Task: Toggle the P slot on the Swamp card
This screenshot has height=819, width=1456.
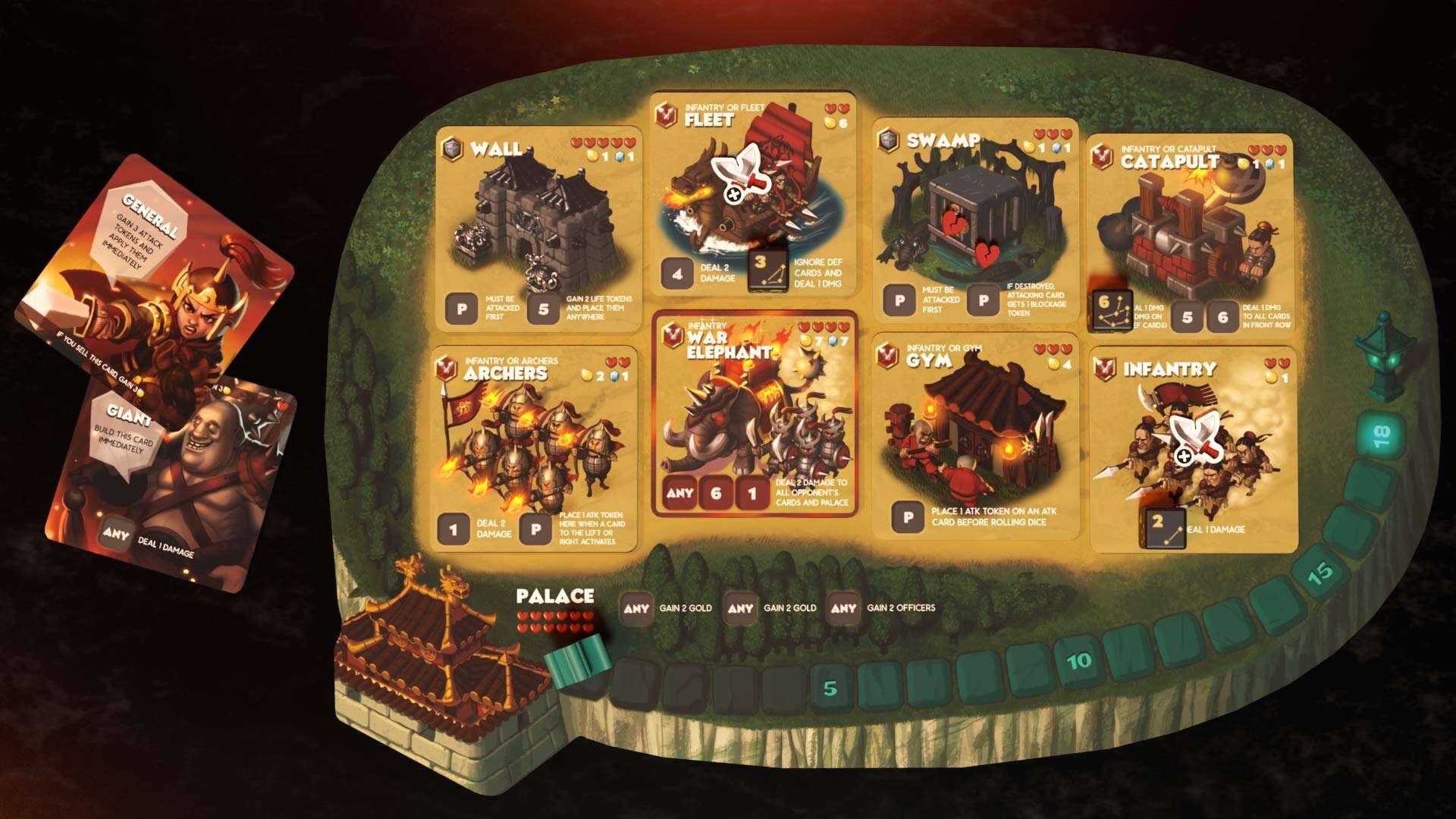Action: tap(900, 300)
